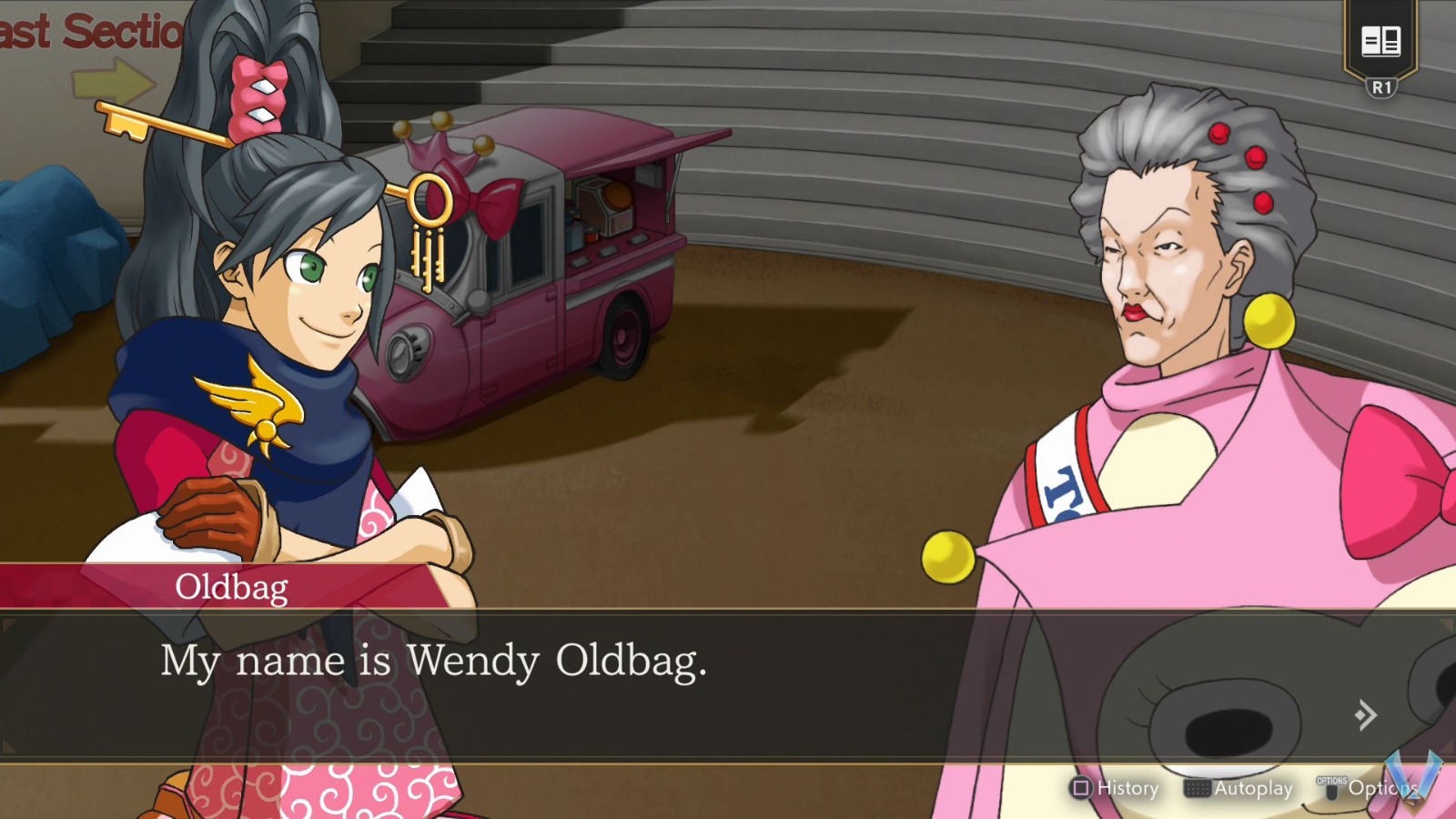The width and height of the screenshot is (1456, 819).
Task: Click the chevron at the dialogue's right edge
Action: coord(1365,714)
